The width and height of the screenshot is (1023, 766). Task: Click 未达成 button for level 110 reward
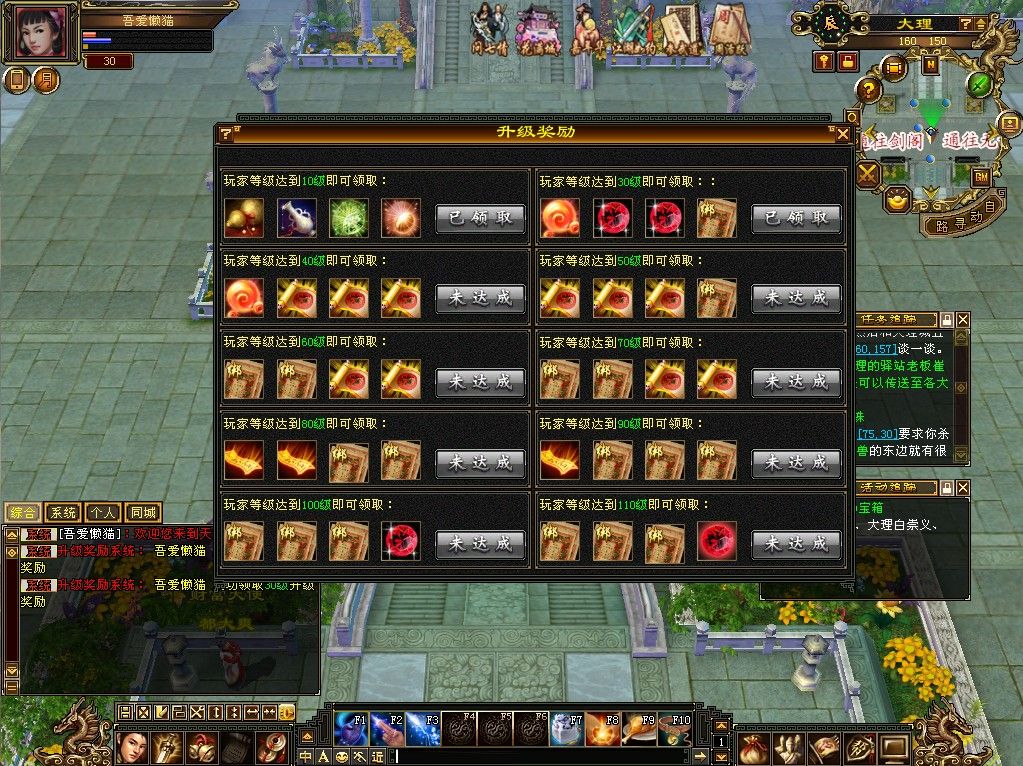[796, 544]
